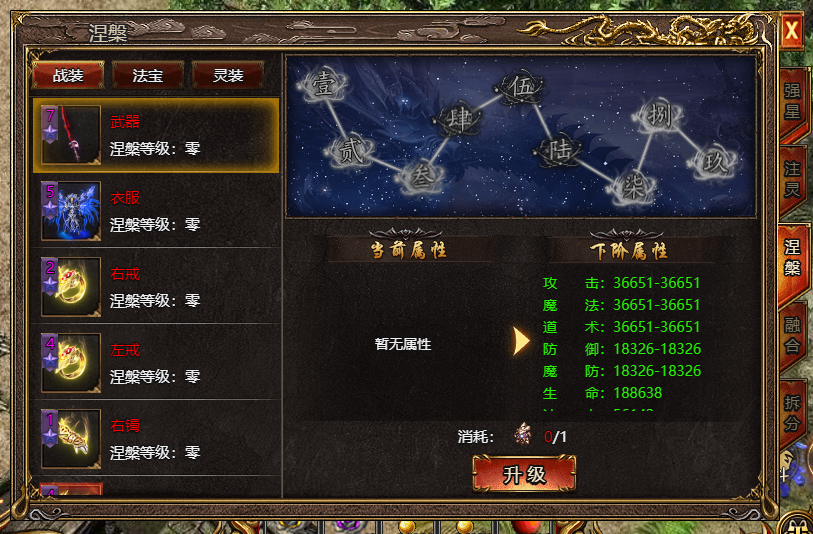Select the 灵装 tab
Viewport: 813px width, 534px height.
(228, 75)
